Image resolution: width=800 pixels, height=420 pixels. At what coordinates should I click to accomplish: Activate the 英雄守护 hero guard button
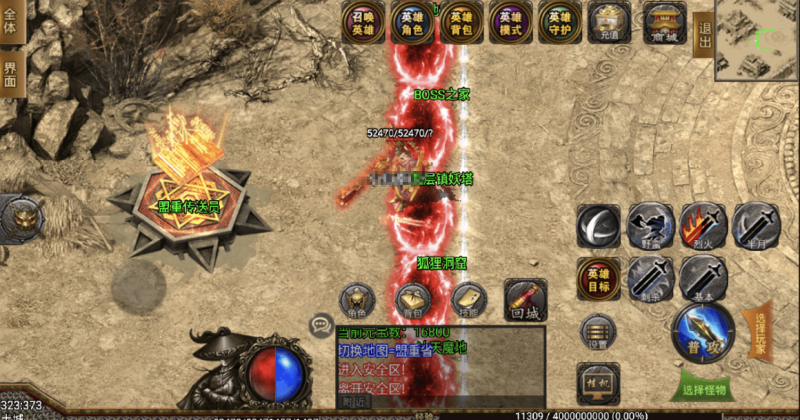(559, 22)
